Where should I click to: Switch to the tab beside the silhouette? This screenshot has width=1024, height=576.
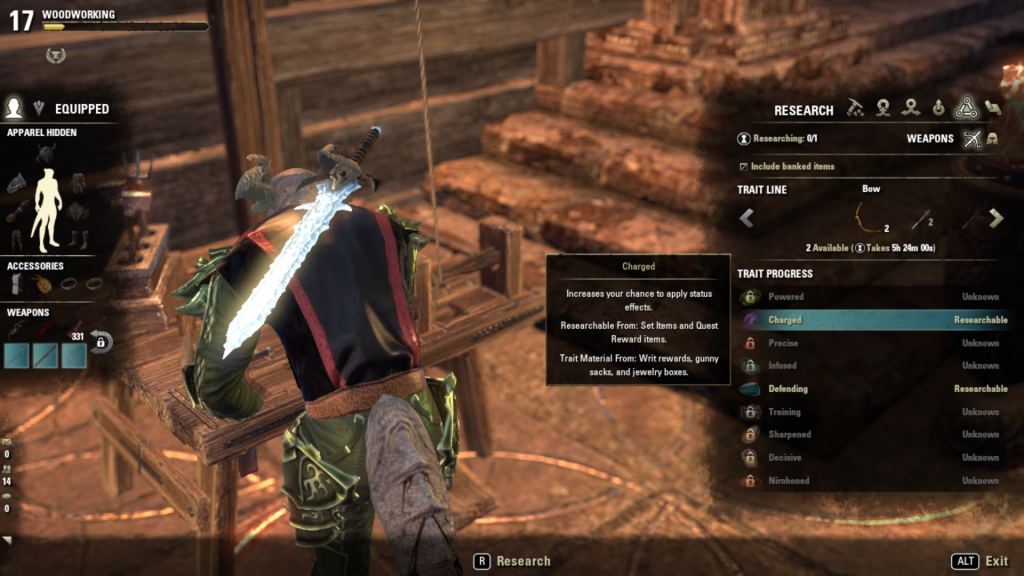pos(40,108)
